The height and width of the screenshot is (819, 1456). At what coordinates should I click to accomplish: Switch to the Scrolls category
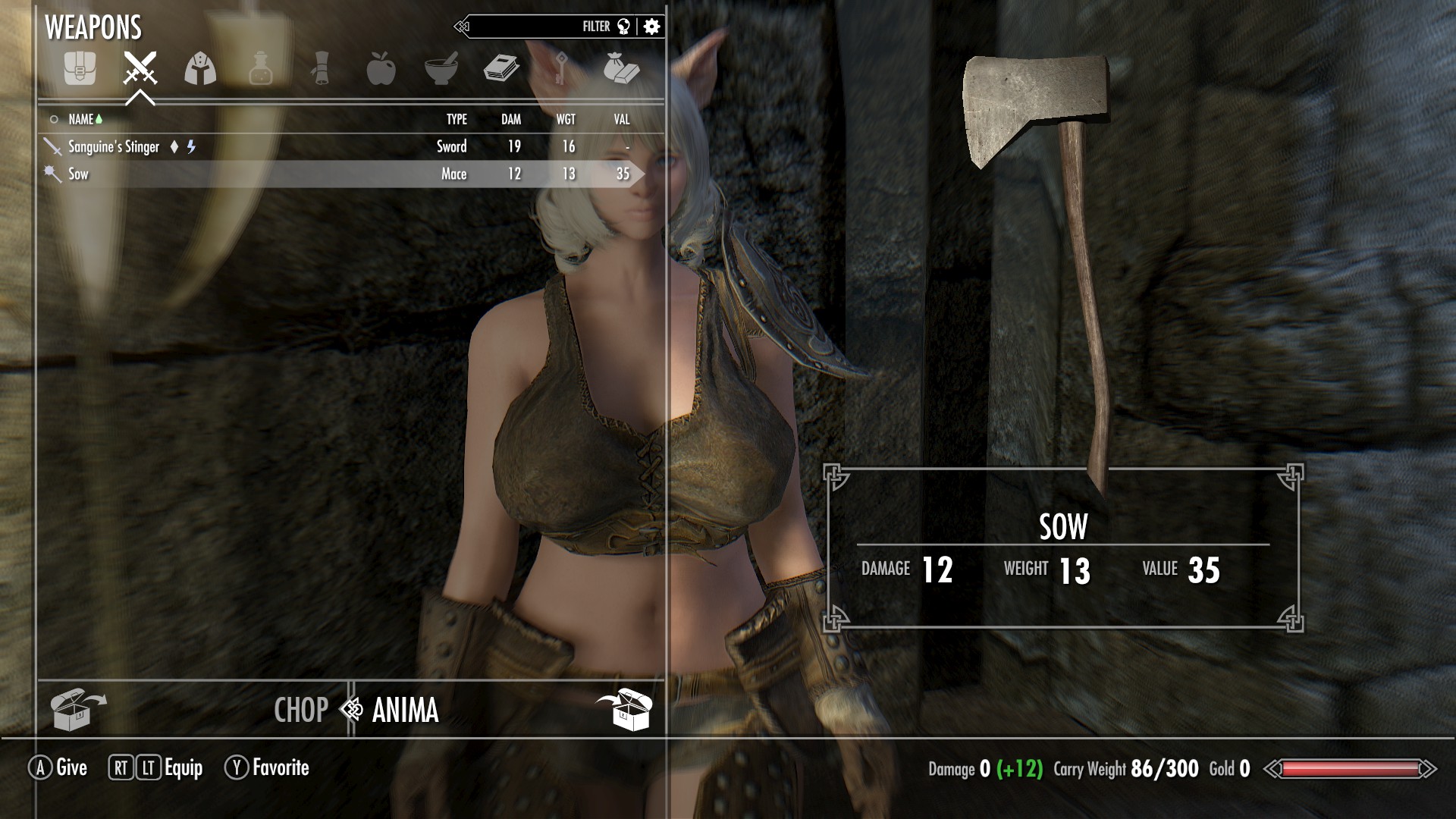321,70
